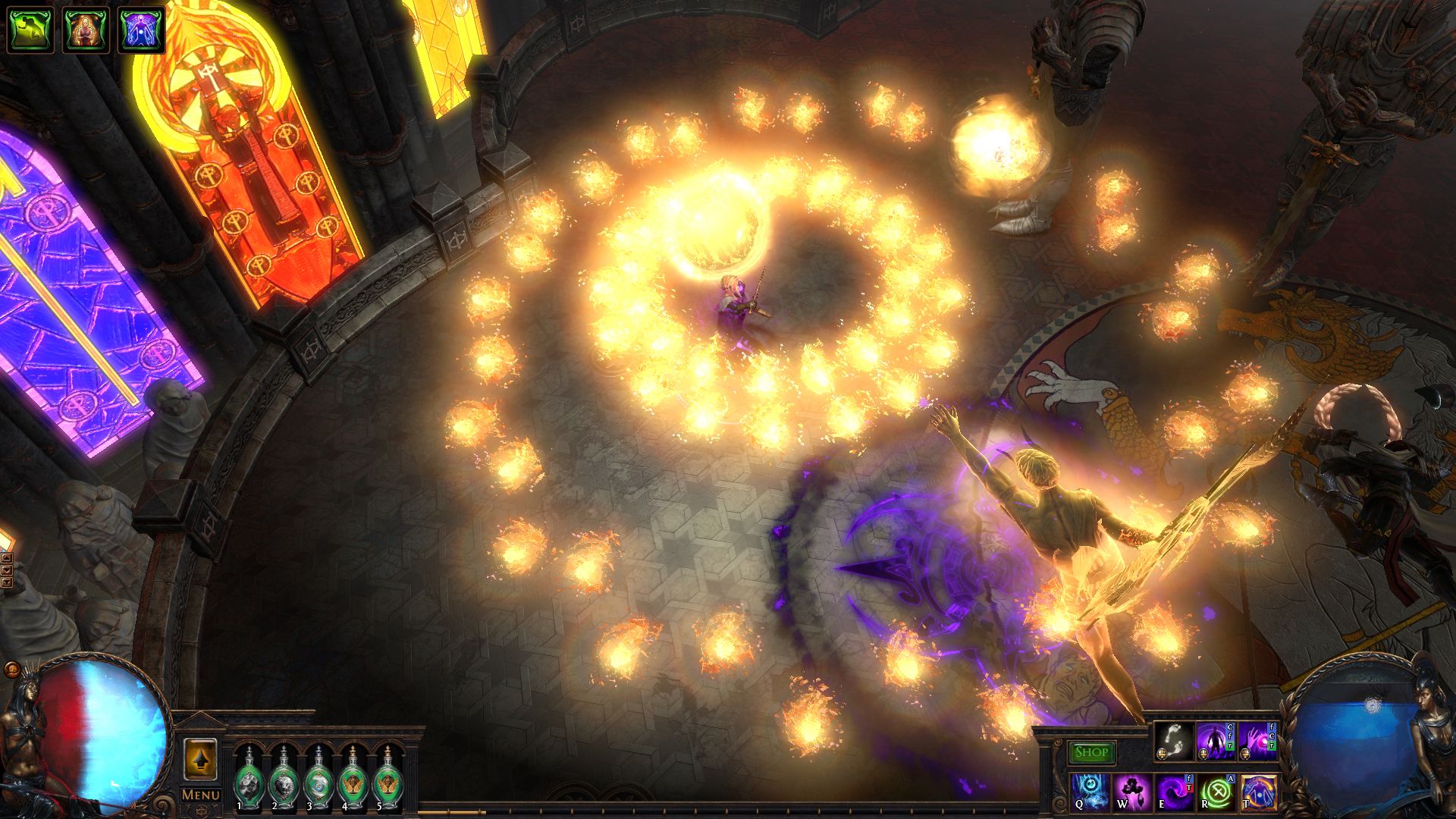1456x819 pixels.
Task: Open the Shop window
Action: [x=1091, y=754]
